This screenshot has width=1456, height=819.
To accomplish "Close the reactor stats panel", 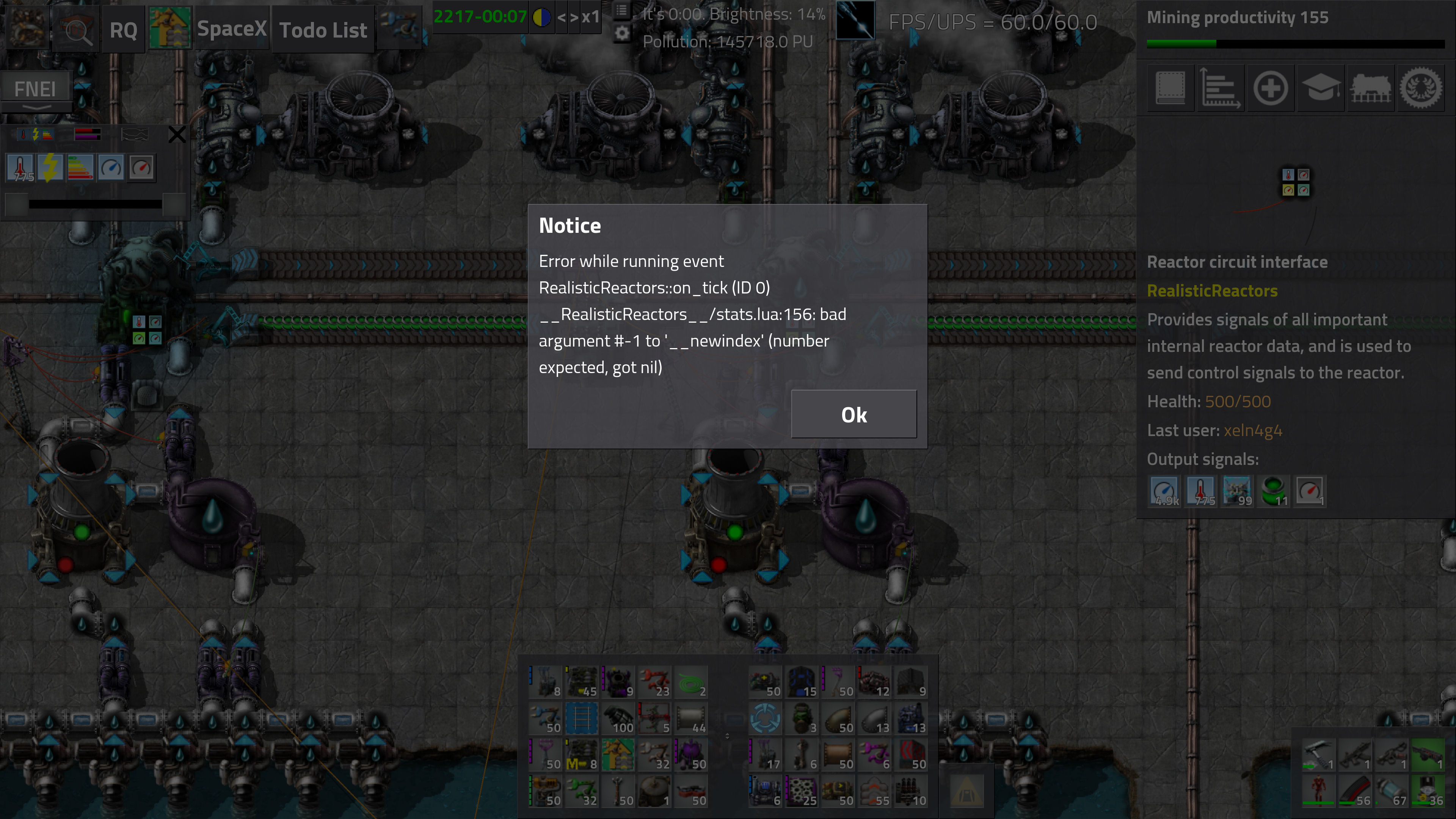I will point(177,135).
